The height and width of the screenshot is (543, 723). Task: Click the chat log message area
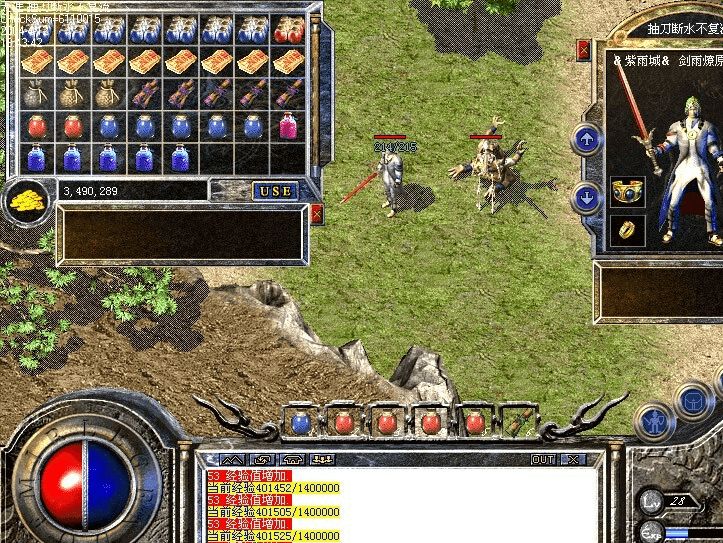tap(400, 505)
